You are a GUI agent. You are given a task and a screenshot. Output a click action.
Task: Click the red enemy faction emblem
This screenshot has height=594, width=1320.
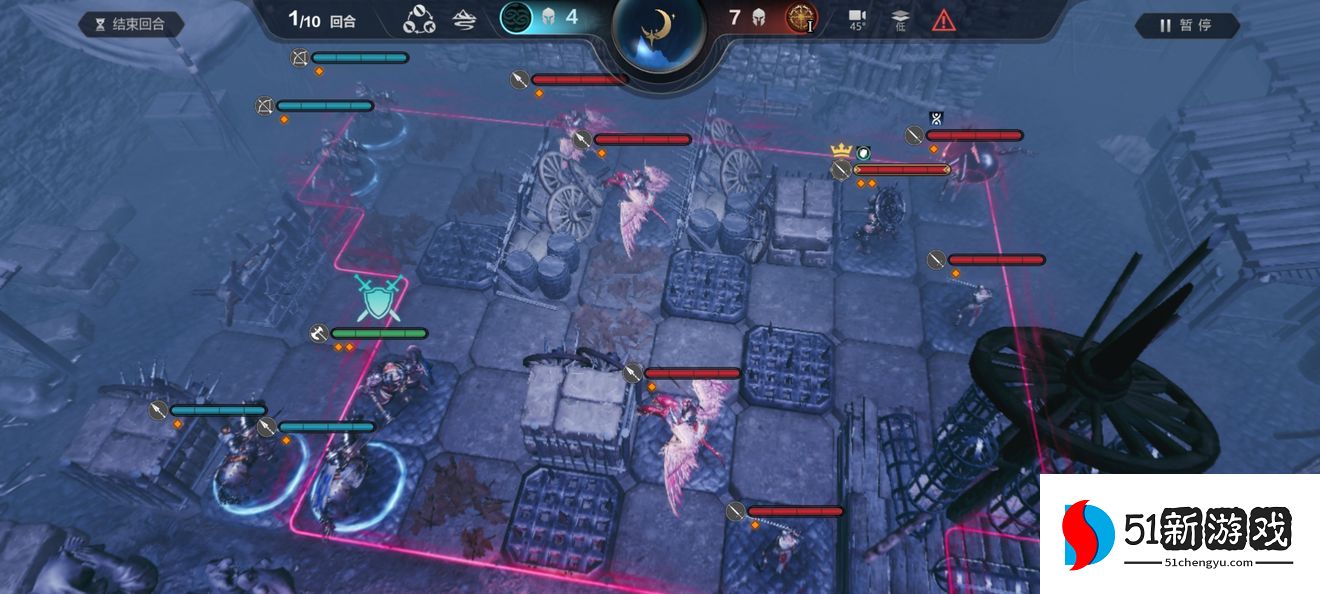tap(801, 18)
